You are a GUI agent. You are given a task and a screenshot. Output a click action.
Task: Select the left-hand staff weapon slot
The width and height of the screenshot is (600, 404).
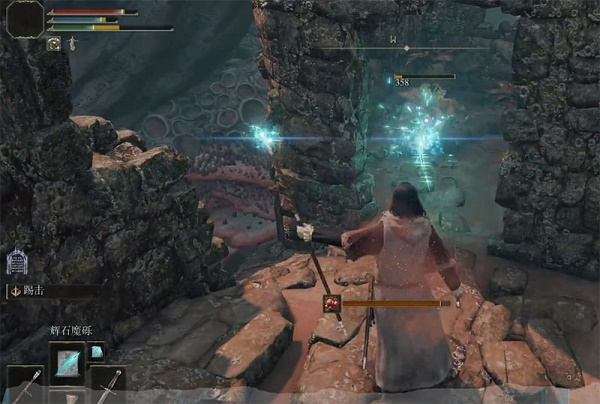(x=26, y=384)
